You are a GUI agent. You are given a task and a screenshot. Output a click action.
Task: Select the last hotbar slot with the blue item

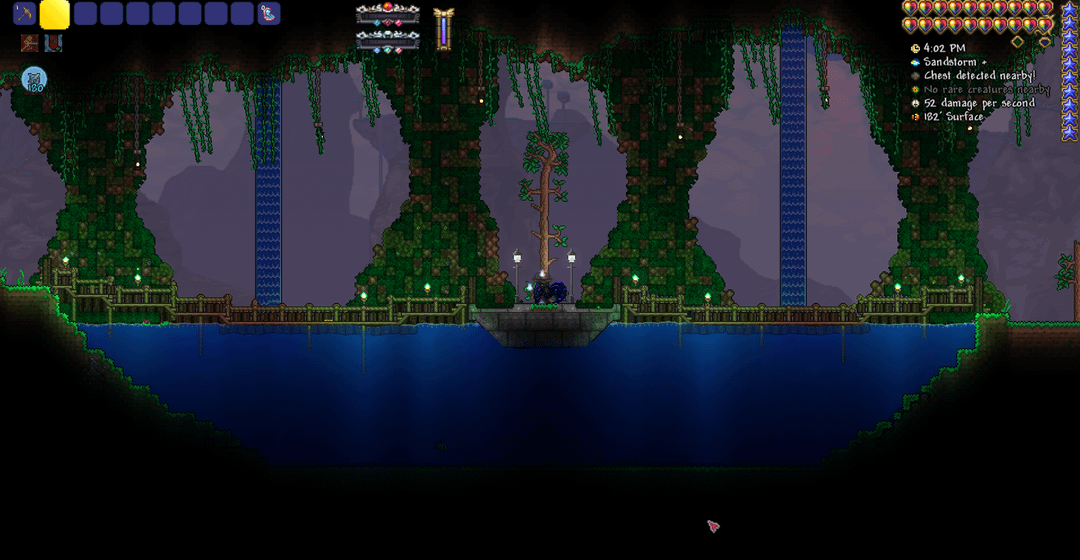coord(269,14)
